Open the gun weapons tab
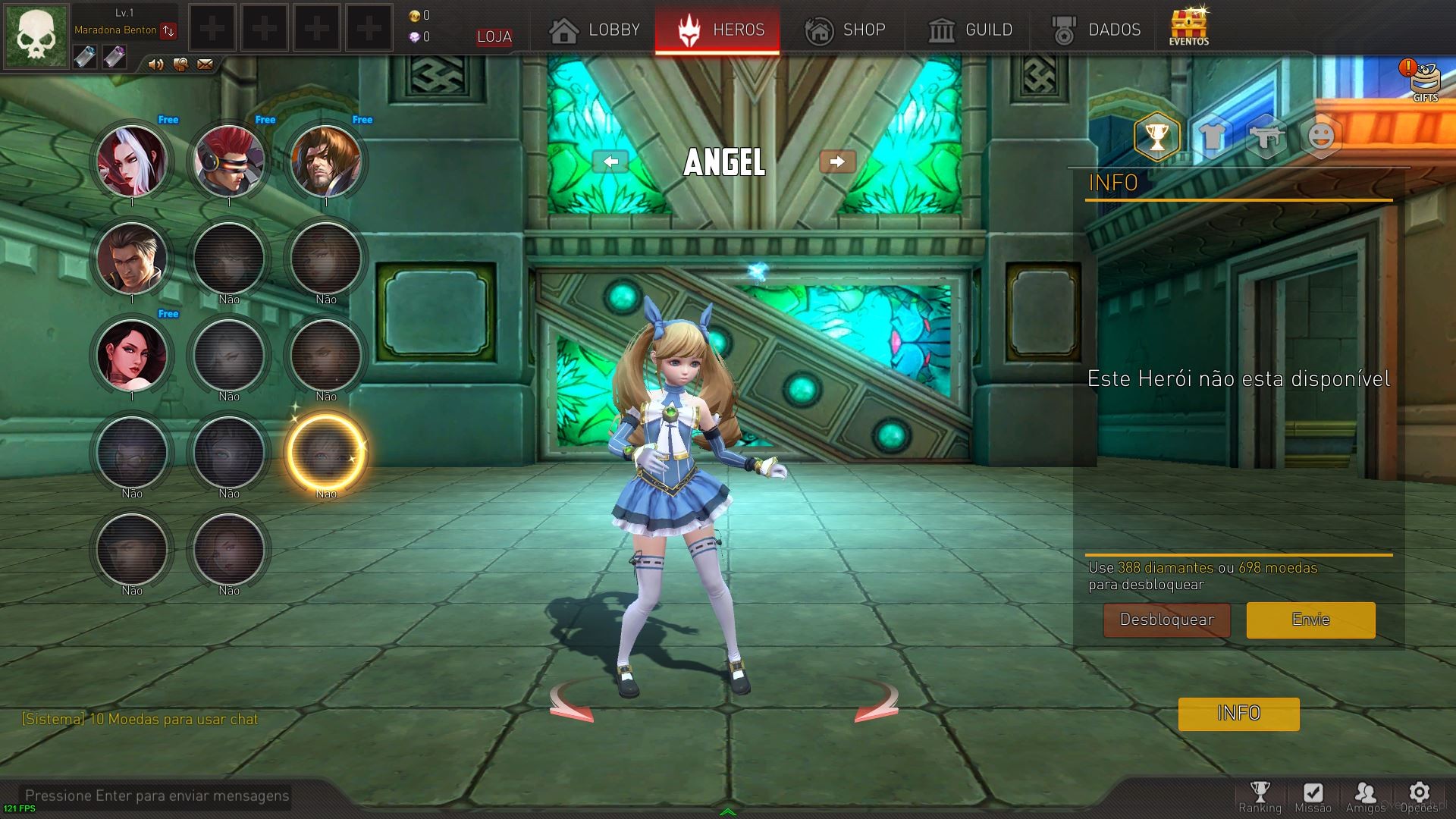 point(1266,137)
